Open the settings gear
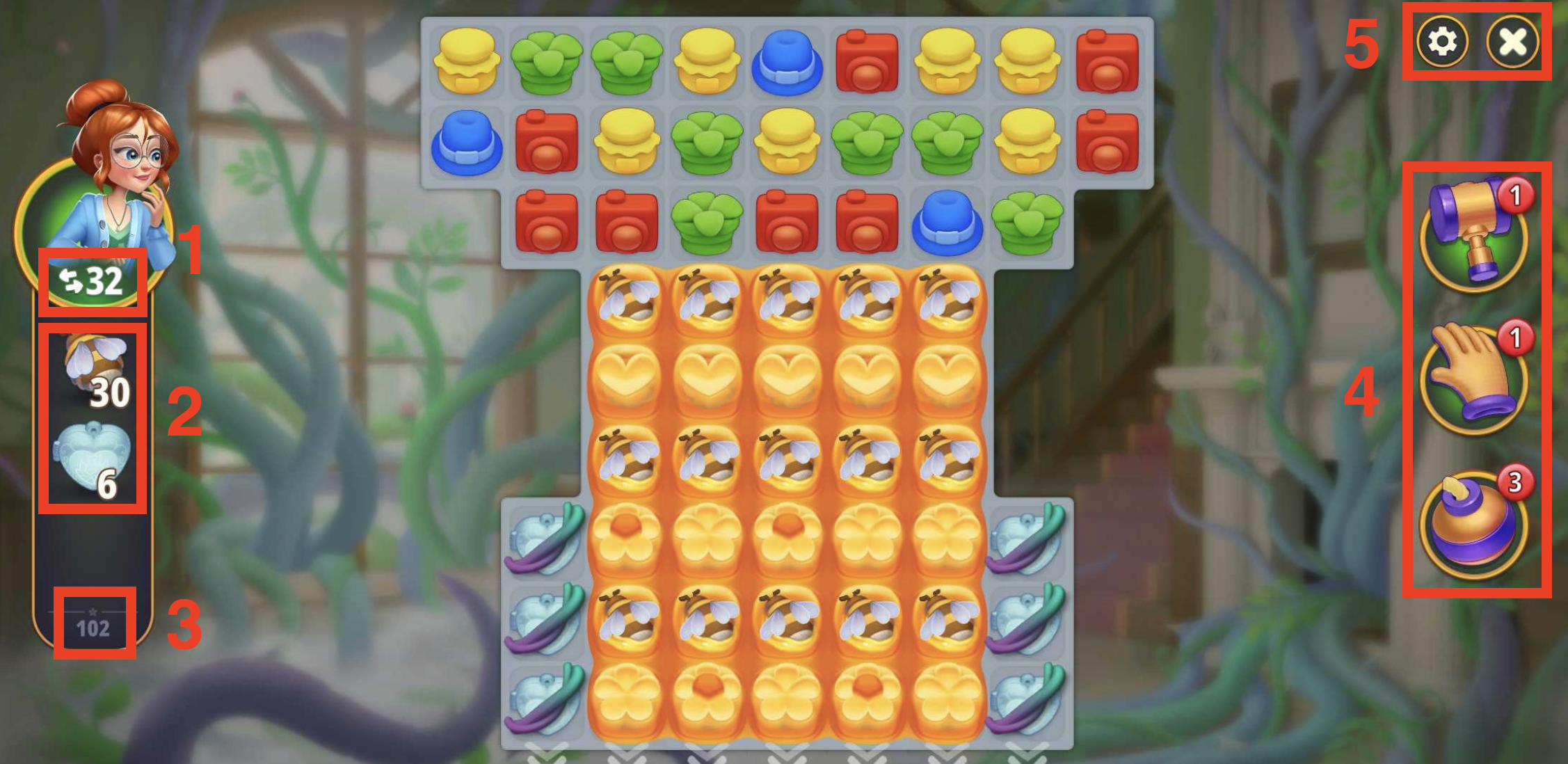The height and width of the screenshot is (764, 1568). (1441, 43)
